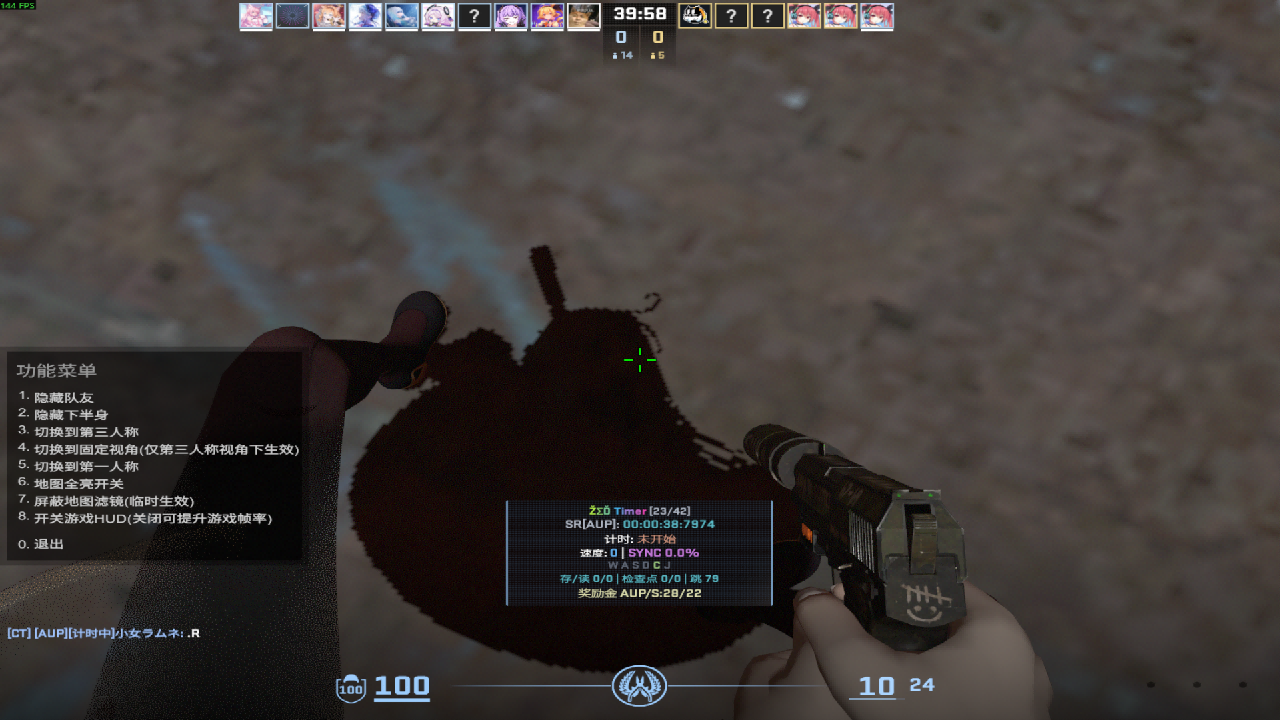Image resolution: width=1280 pixels, height=720 pixels.
Task: Click the question-mark avatar on CT side
Action: point(474,16)
